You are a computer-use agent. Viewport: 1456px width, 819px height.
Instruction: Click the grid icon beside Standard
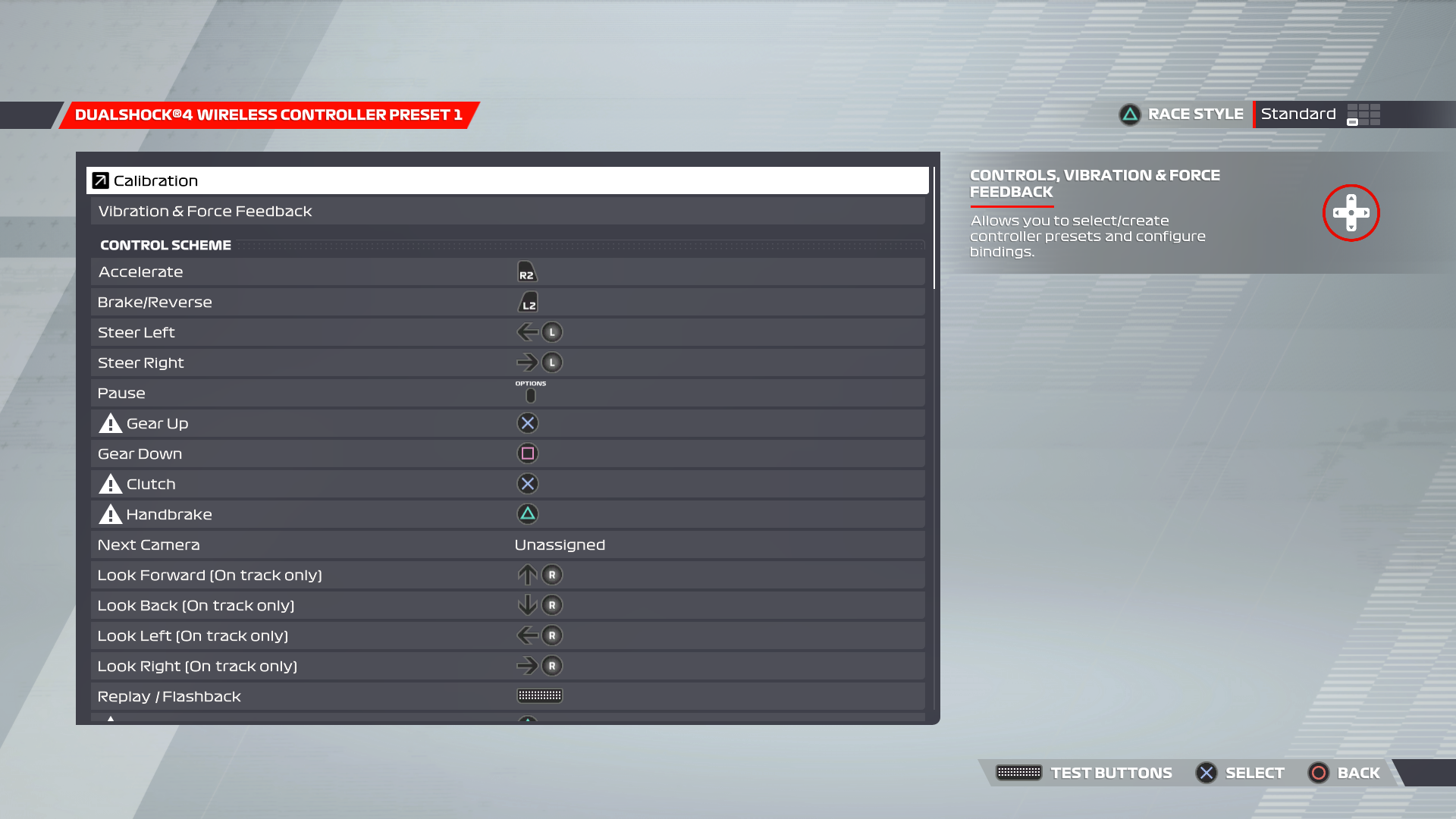(x=1362, y=114)
